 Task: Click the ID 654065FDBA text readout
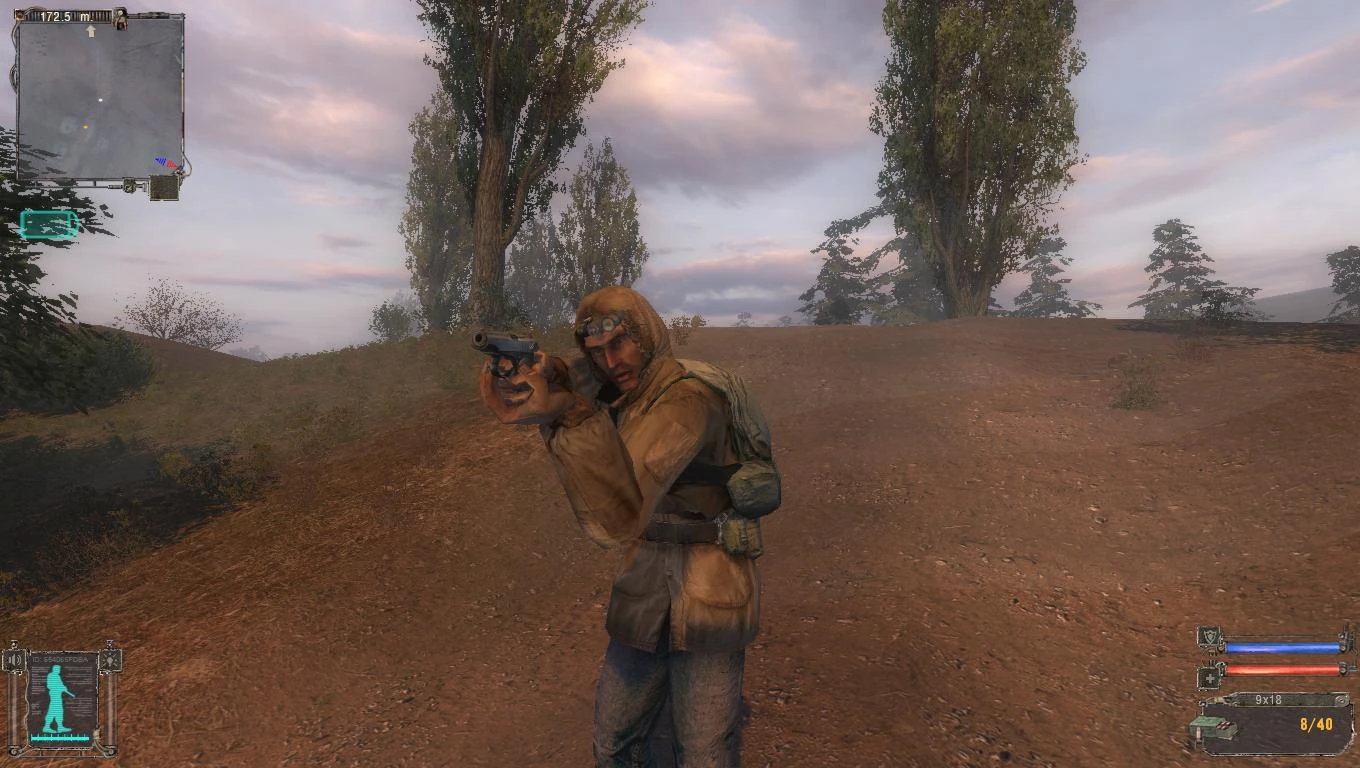[x=60, y=658]
